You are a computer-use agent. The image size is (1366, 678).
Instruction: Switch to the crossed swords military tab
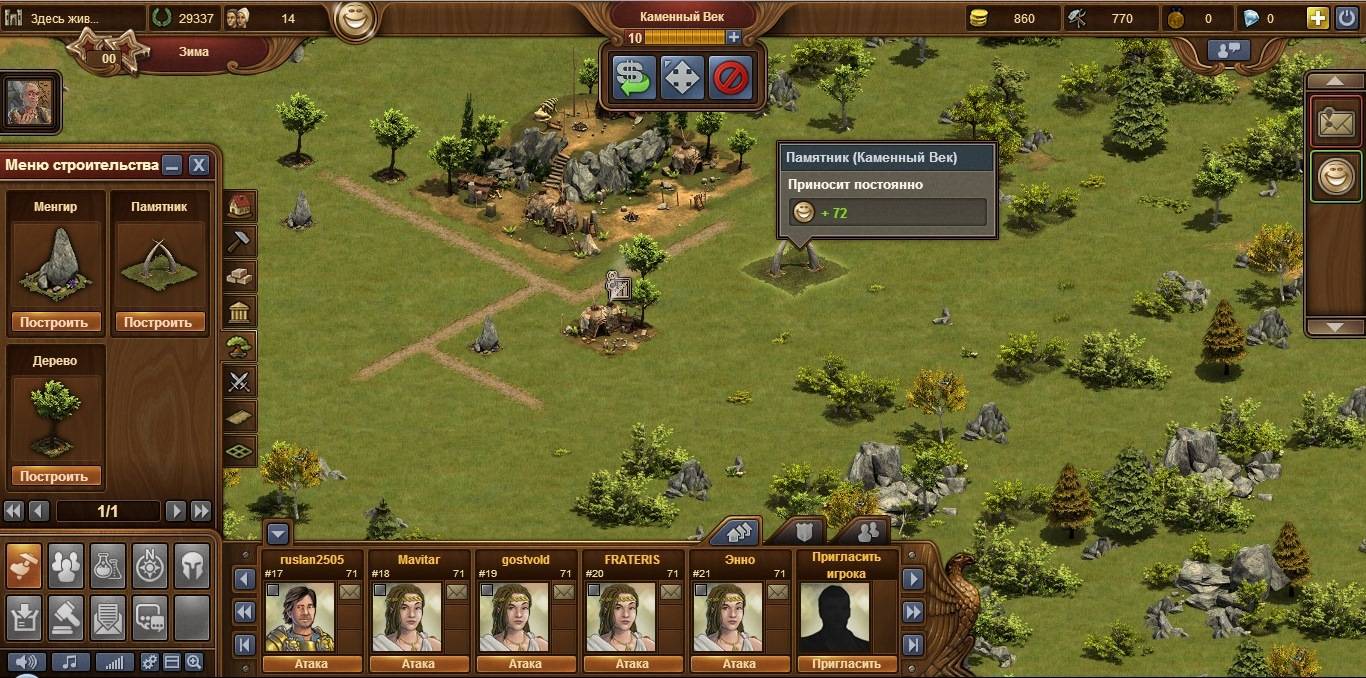point(240,381)
